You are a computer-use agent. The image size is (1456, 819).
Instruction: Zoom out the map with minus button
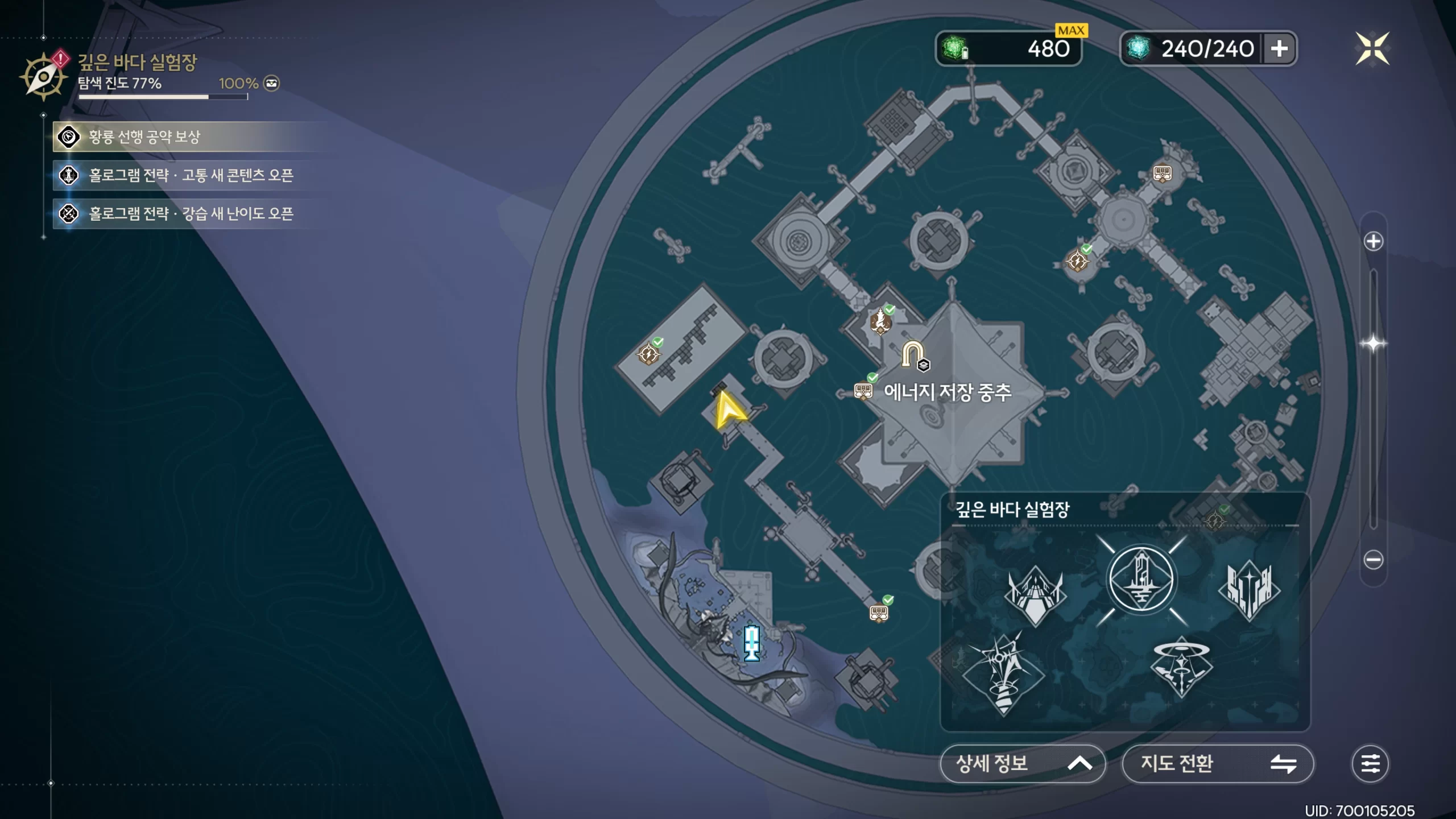click(x=1373, y=560)
